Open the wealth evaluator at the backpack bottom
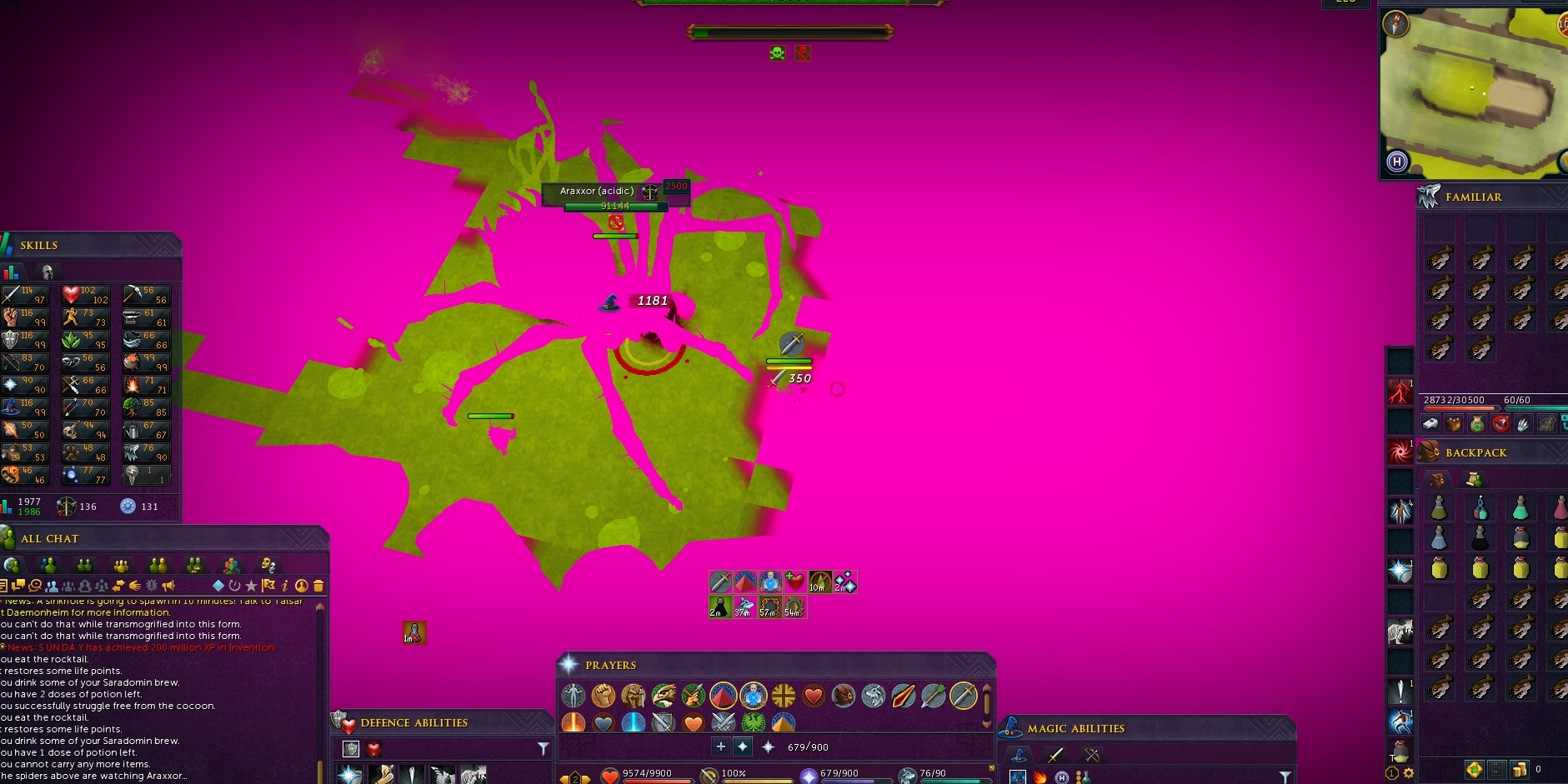 1497,770
